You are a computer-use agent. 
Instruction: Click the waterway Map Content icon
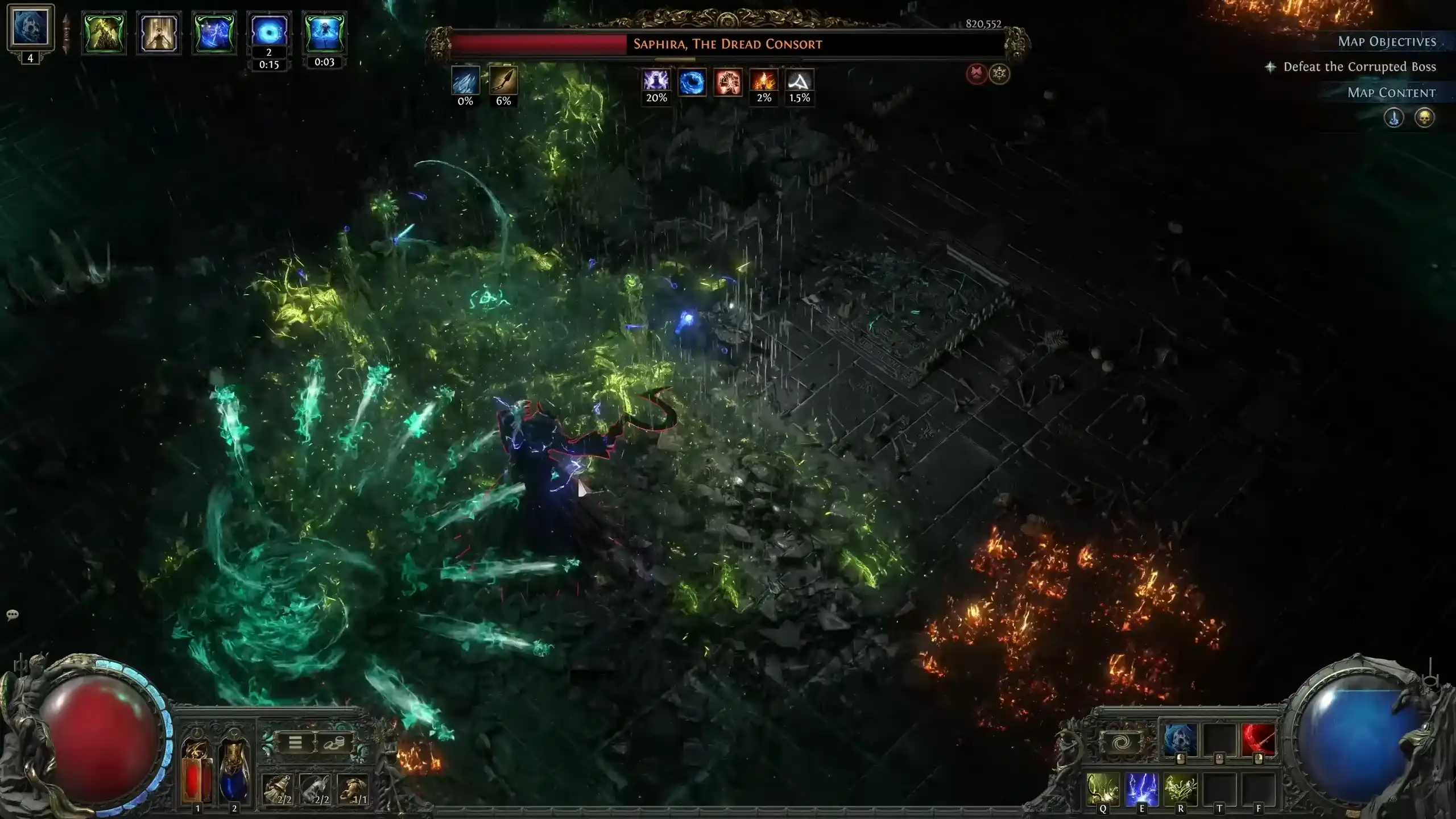click(x=1394, y=118)
